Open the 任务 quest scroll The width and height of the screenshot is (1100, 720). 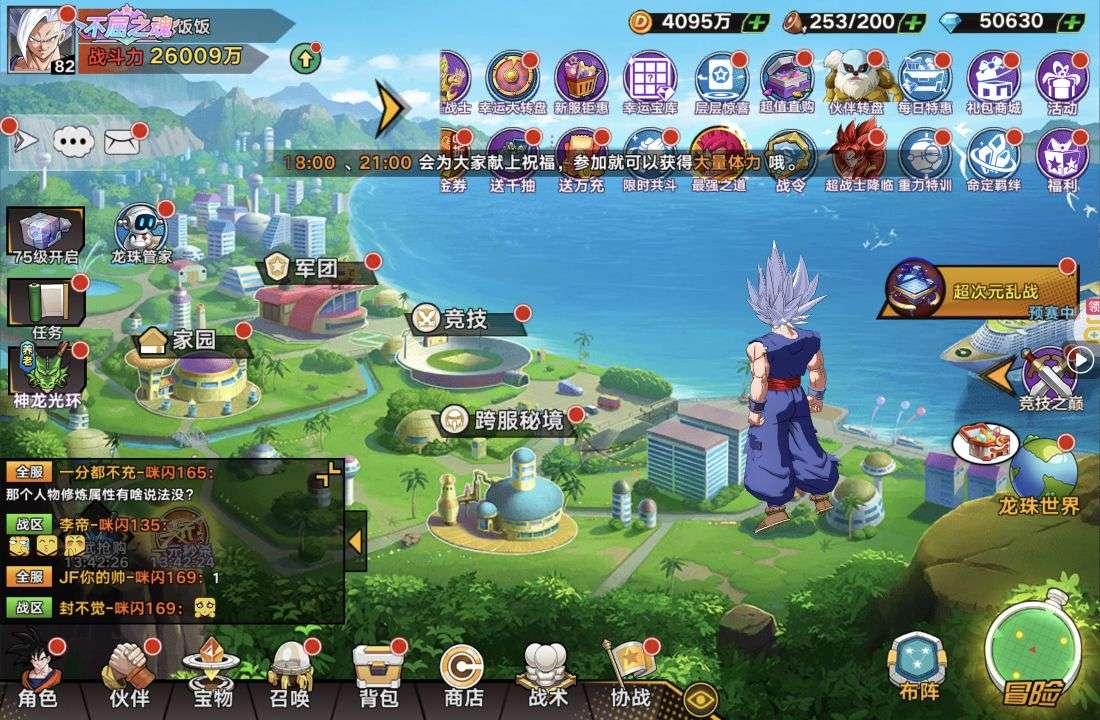tap(45, 308)
